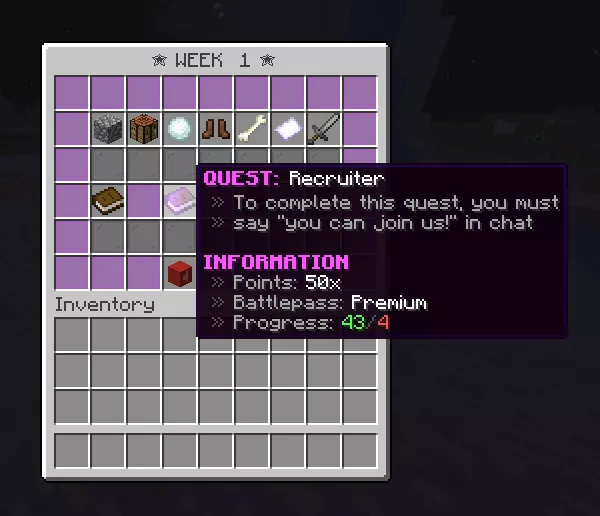
Task: Click the red block at the bottom
Action: point(180,272)
